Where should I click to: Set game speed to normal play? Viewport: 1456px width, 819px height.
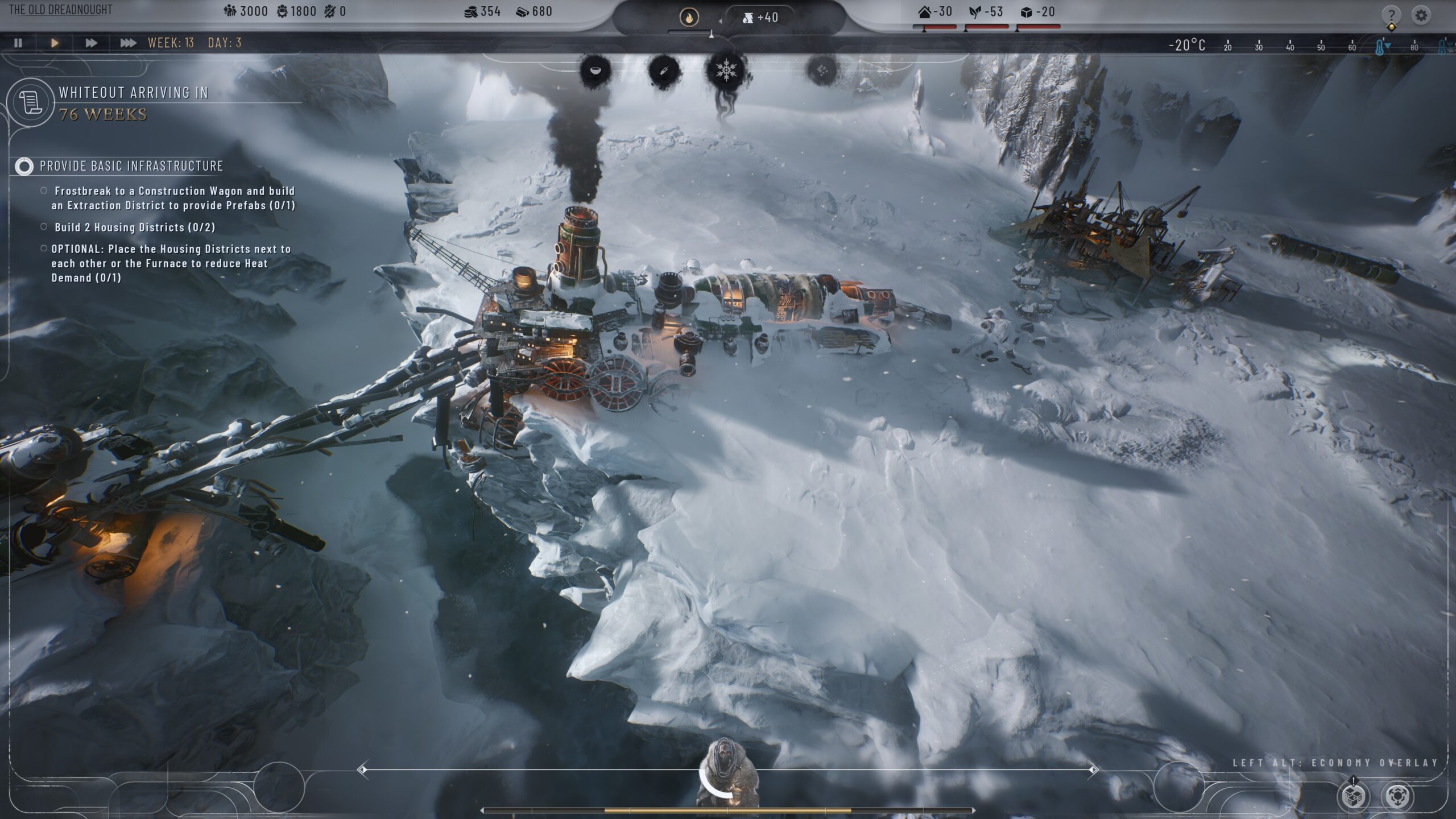click(x=55, y=43)
